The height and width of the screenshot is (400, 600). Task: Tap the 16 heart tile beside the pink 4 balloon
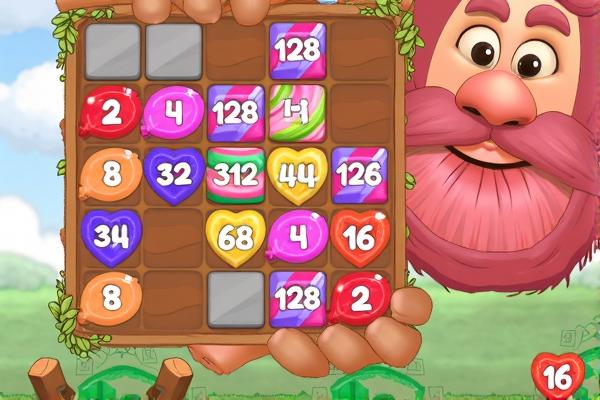point(359,238)
